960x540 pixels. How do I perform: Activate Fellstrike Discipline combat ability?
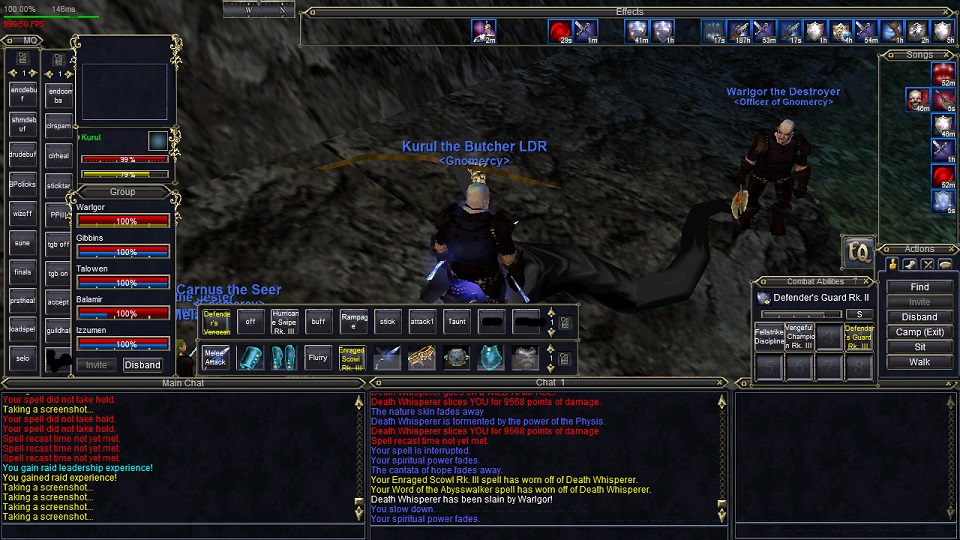(769, 337)
